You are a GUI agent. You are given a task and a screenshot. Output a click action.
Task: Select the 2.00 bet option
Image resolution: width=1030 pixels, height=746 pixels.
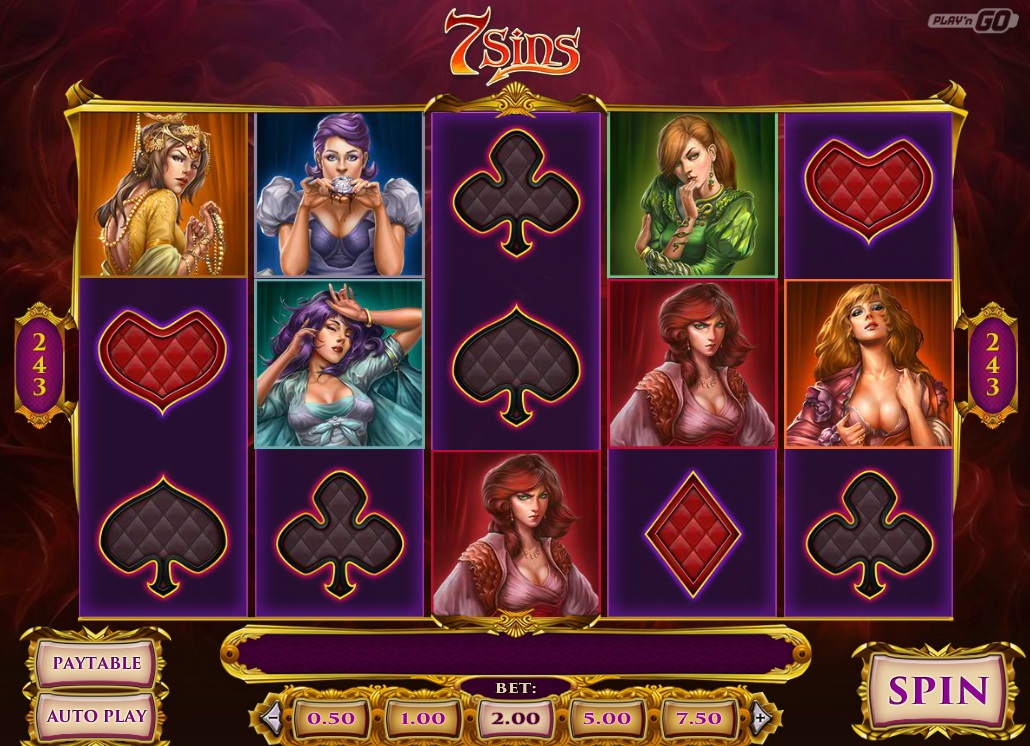(x=516, y=718)
